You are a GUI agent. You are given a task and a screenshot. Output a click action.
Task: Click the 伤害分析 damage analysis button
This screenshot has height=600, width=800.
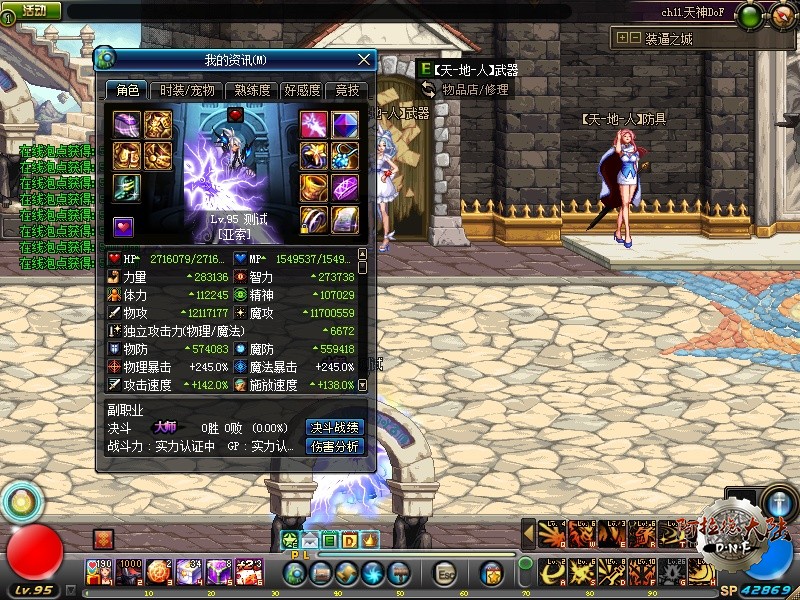pyautogui.click(x=335, y=447)
